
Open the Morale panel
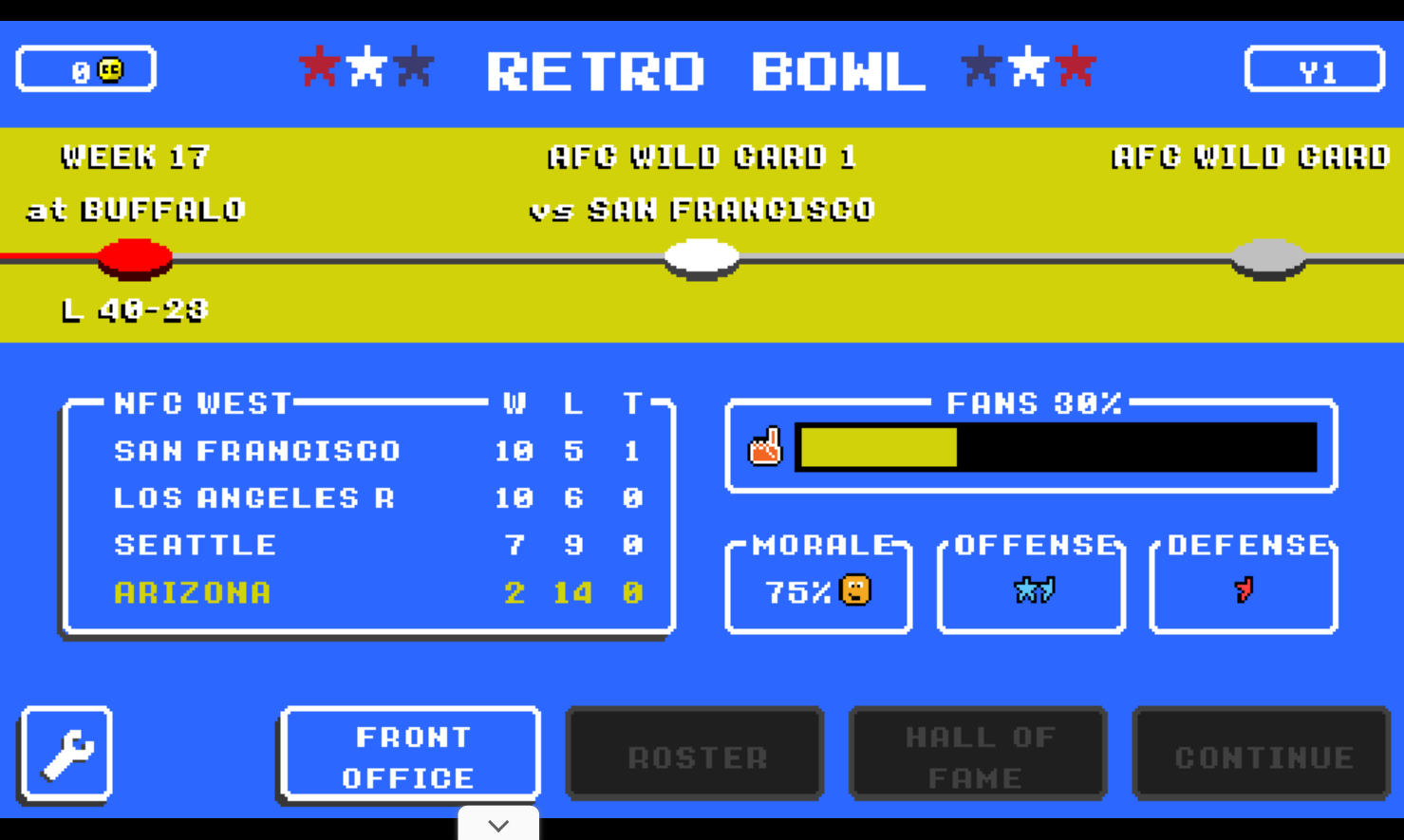818,584
